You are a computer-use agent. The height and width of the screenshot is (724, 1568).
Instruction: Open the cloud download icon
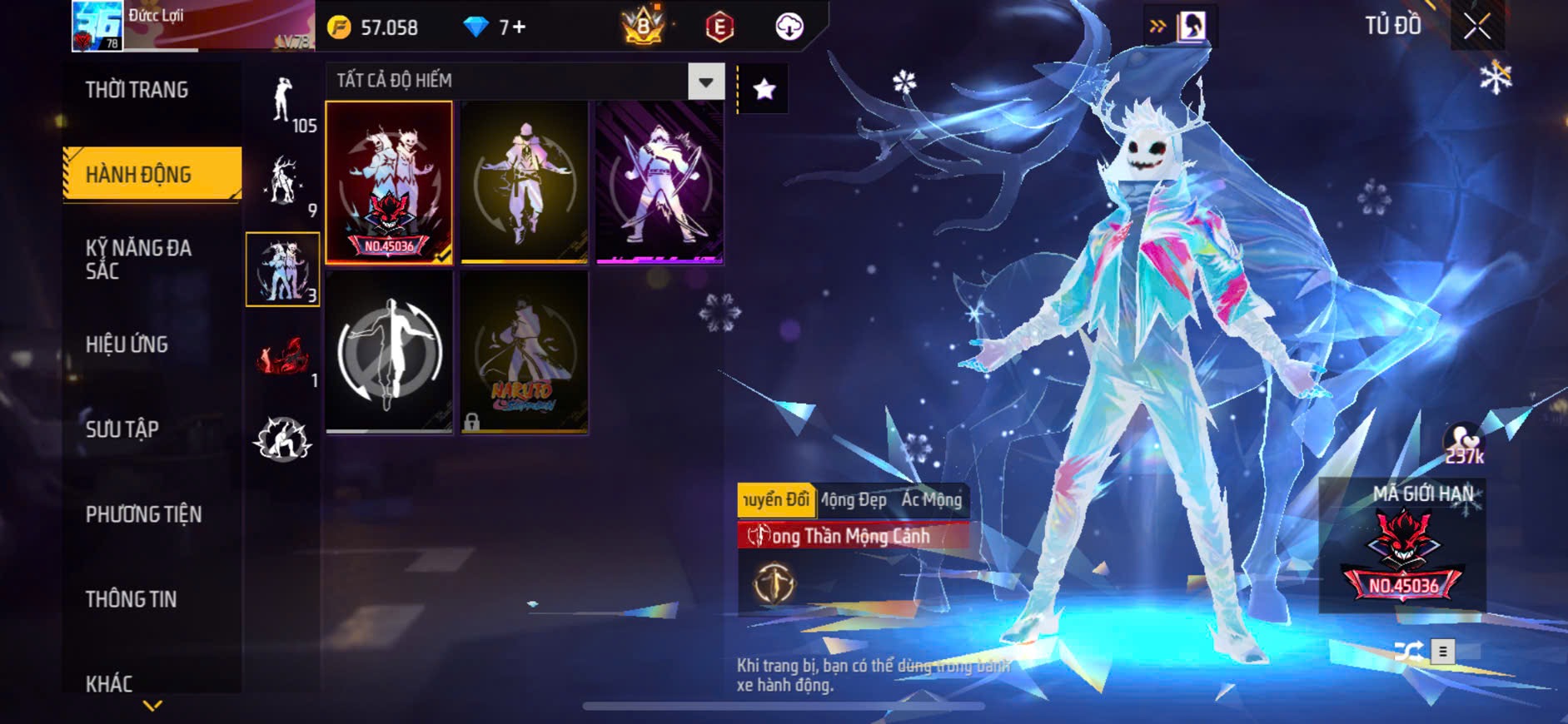(x=789, y=27)
